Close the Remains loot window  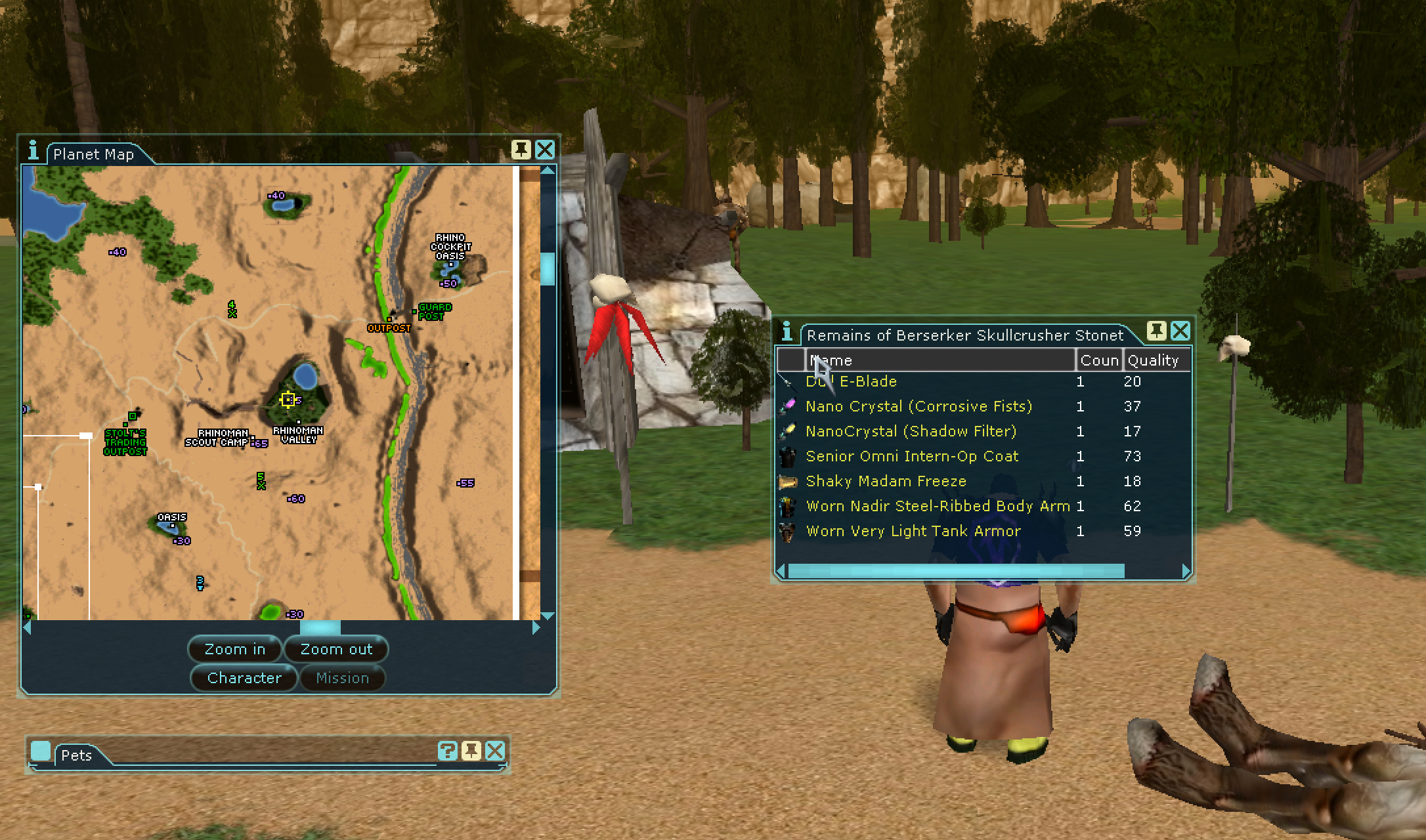tap(1180, 331)
